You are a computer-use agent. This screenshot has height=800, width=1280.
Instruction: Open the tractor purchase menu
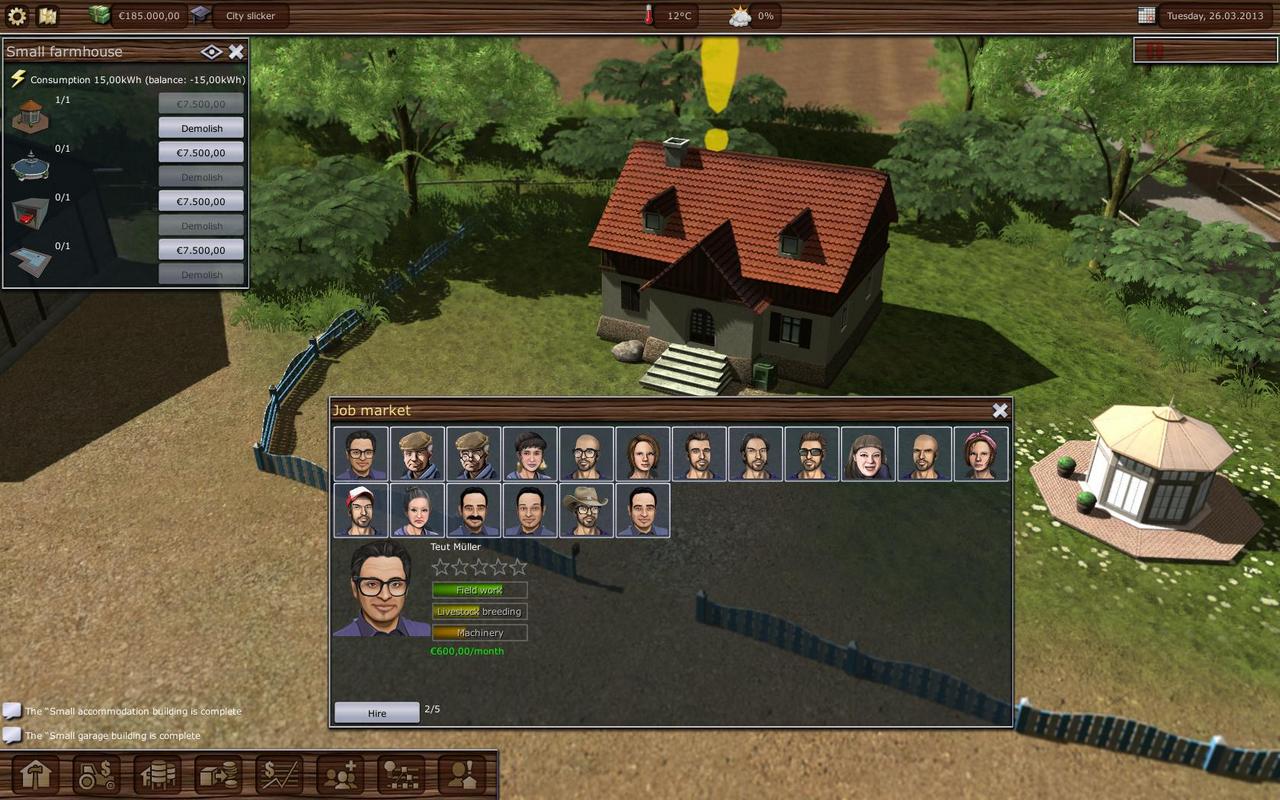click(96, 775)
